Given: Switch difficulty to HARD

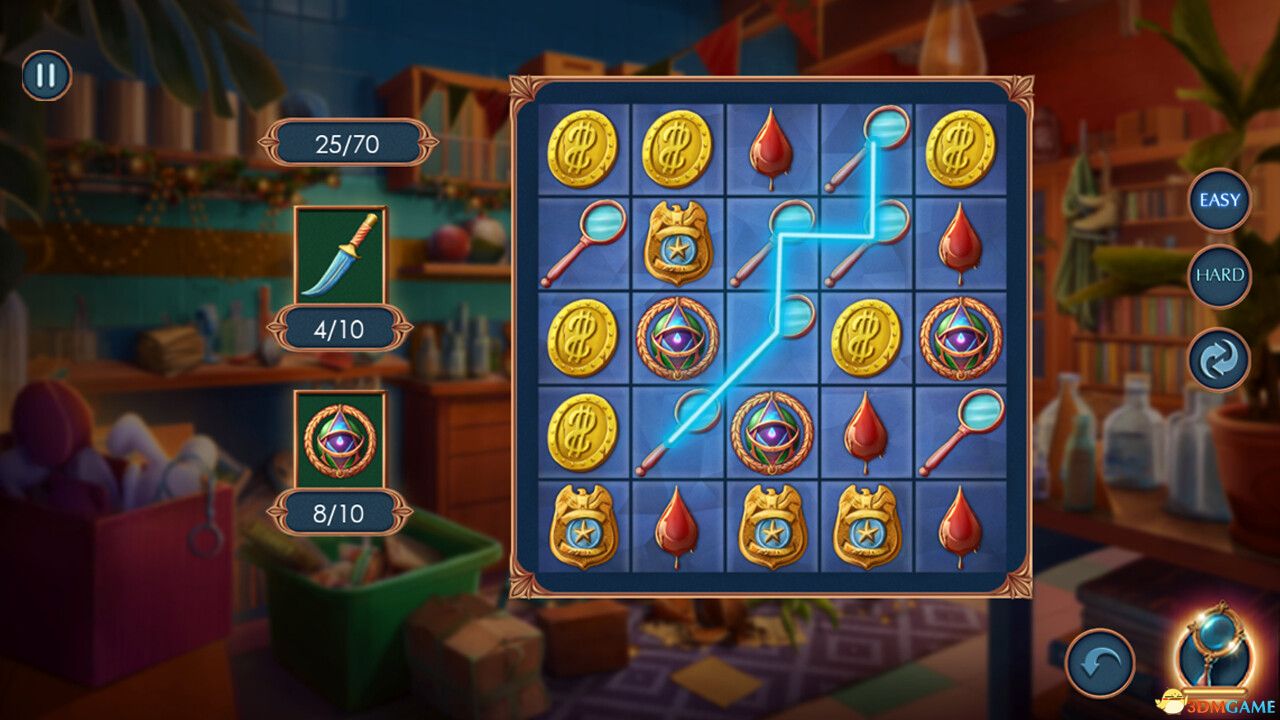Looking at the screenshot, I should 1219,274.
